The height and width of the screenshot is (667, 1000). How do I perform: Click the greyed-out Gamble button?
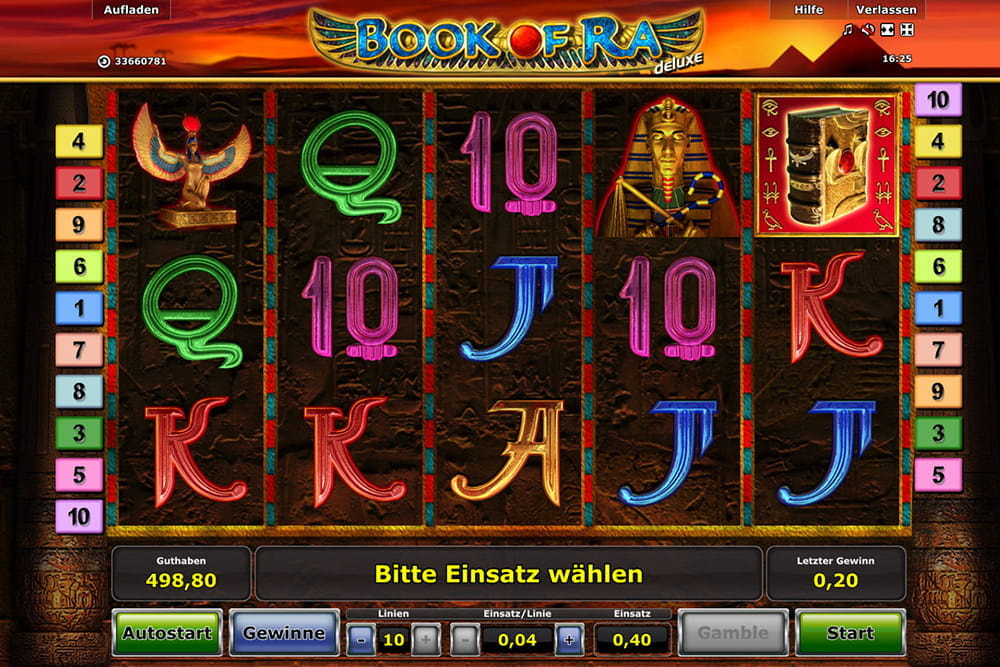point(733,632)
